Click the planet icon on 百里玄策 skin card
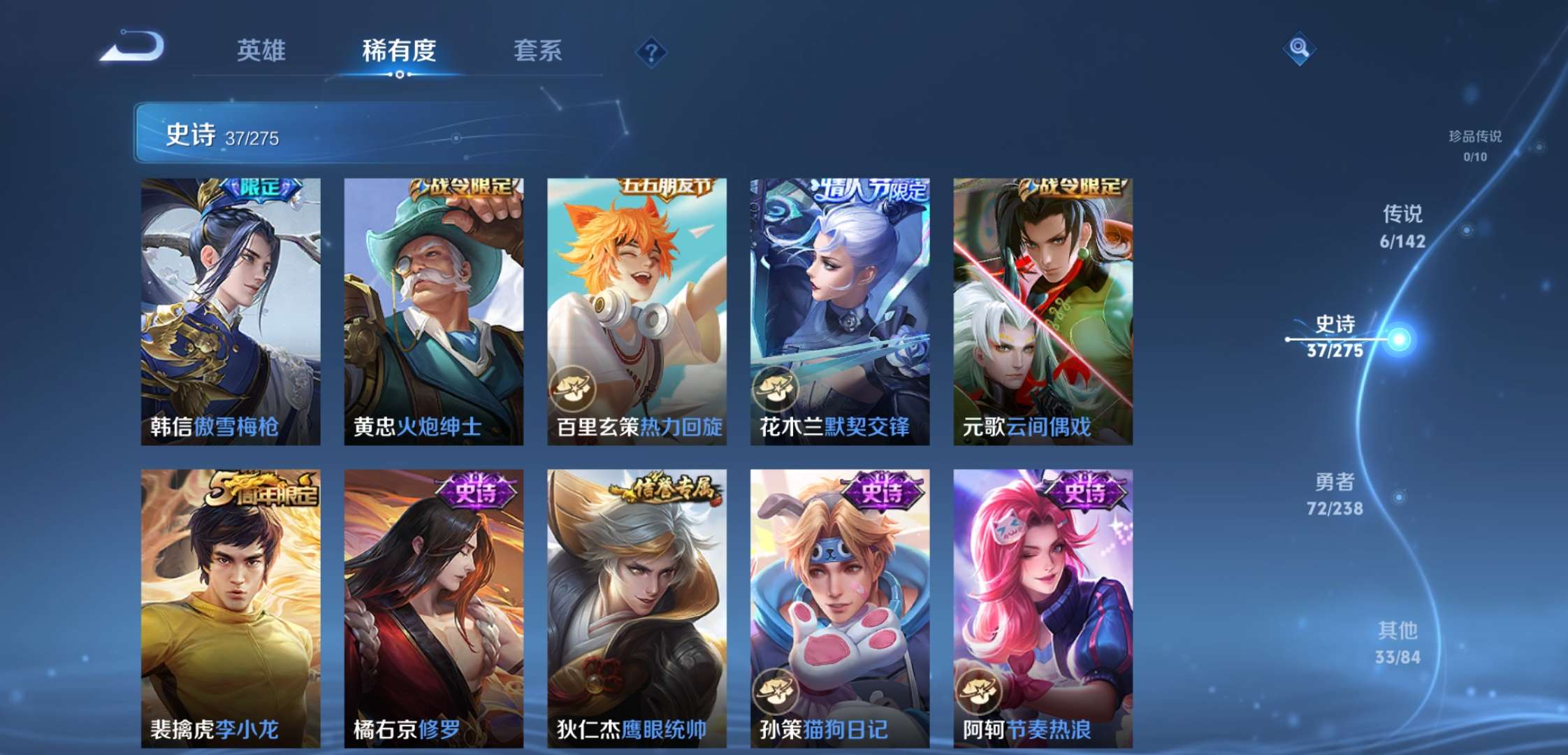This screenshot has width=1568, height=755. tap(576, 389)
